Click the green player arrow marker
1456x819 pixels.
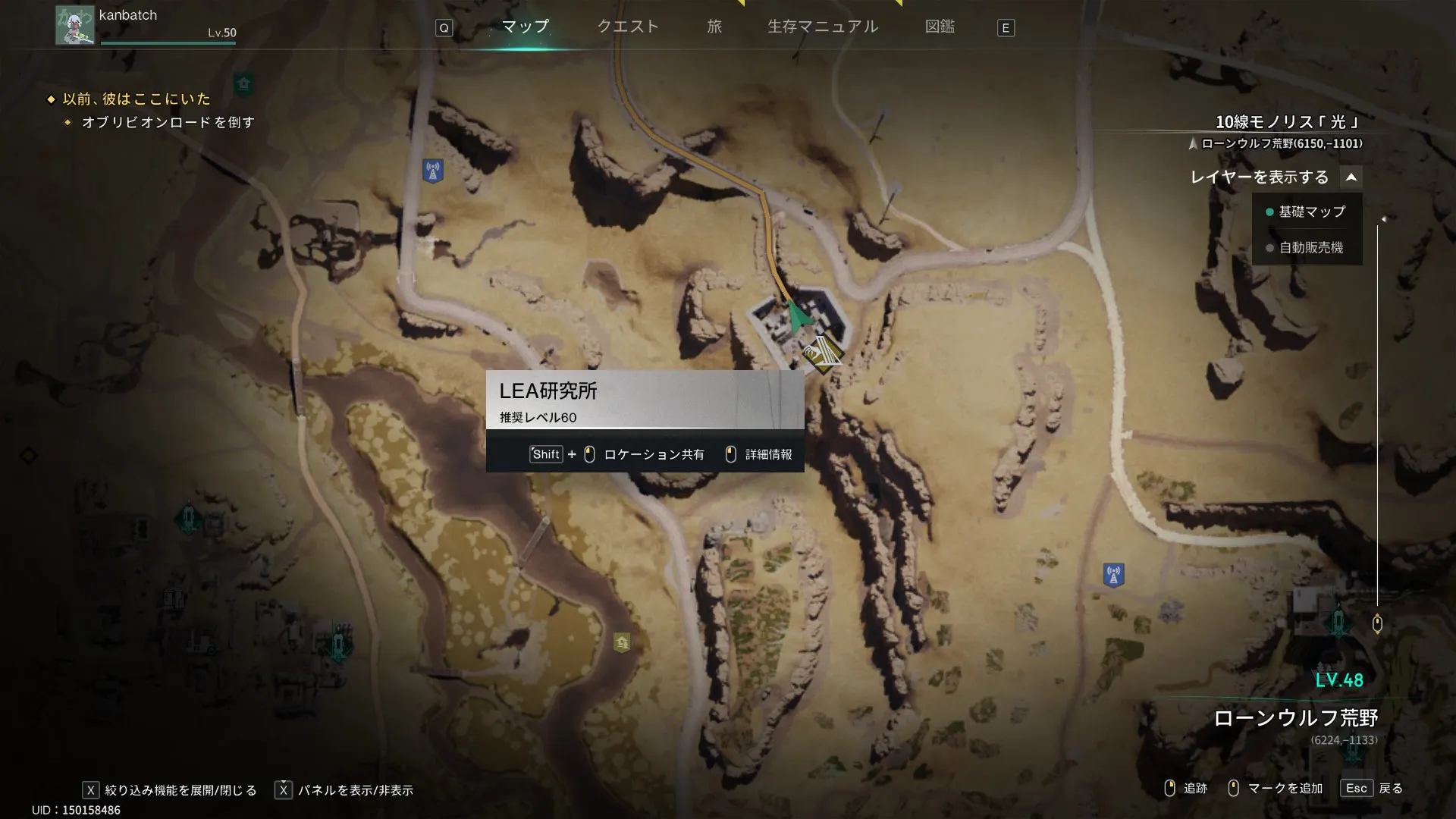point(796,316)
